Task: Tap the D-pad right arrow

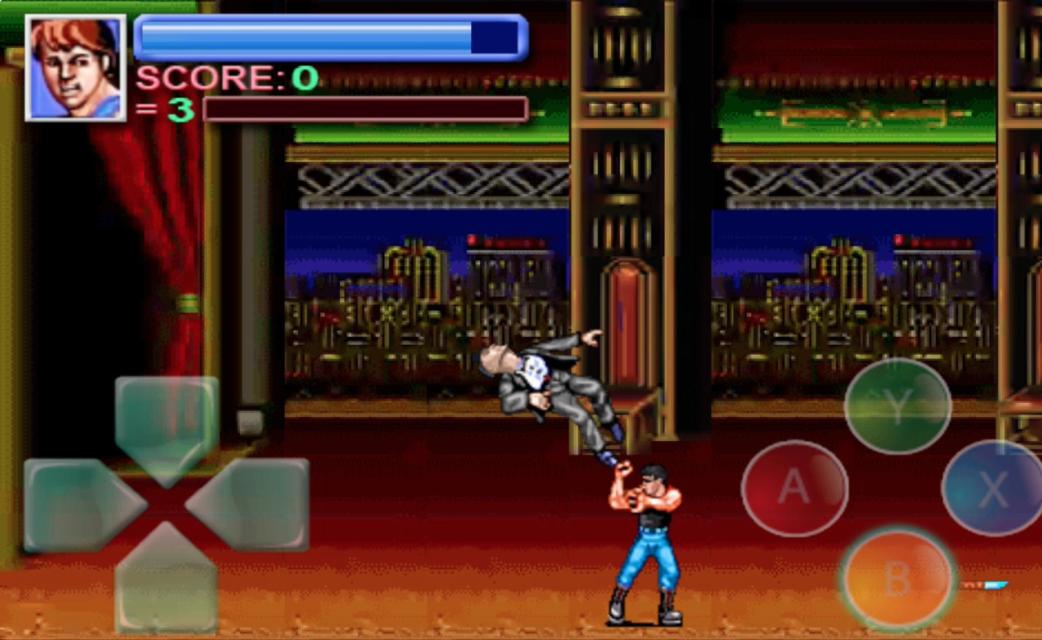Action: 254,505
